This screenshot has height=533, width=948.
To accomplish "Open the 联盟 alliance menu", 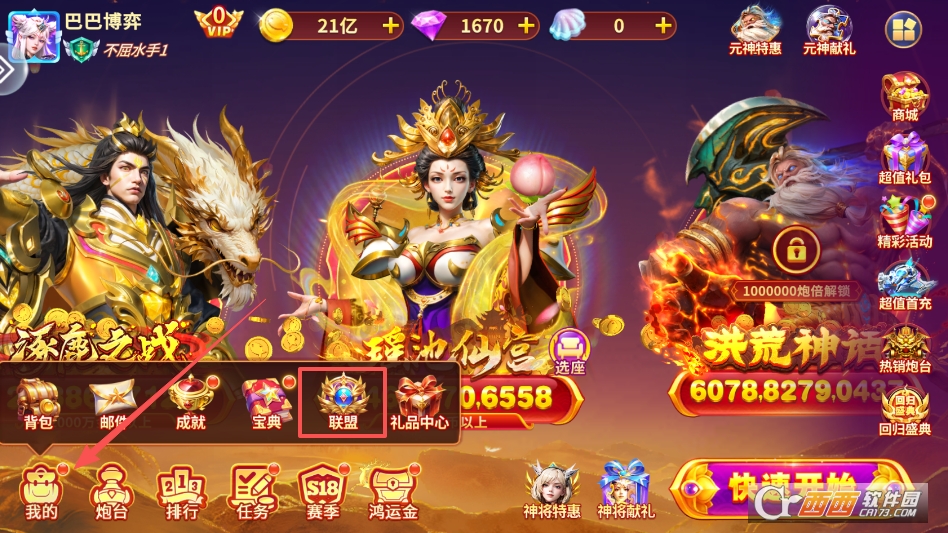I will [343, 402].
